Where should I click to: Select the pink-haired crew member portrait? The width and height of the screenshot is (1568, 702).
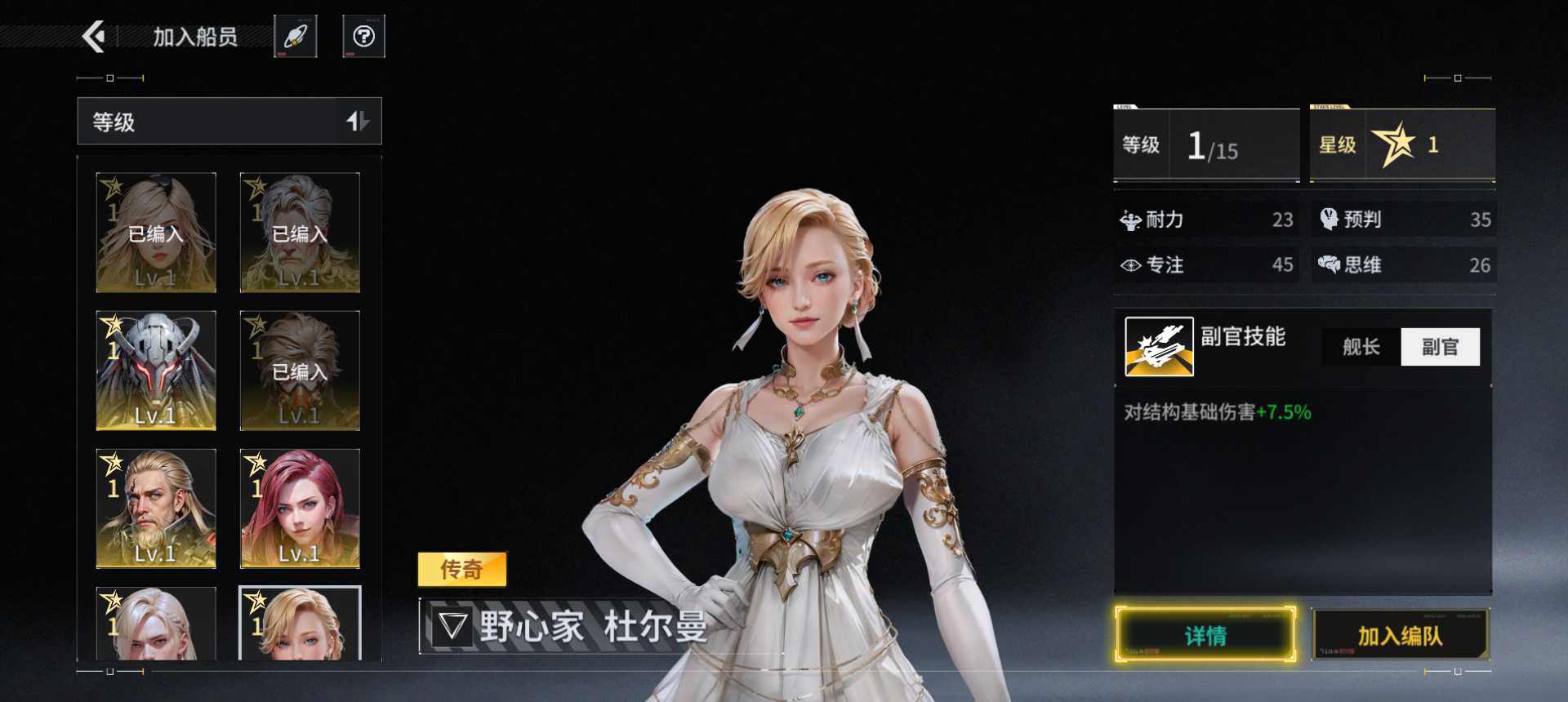(300, 508)
